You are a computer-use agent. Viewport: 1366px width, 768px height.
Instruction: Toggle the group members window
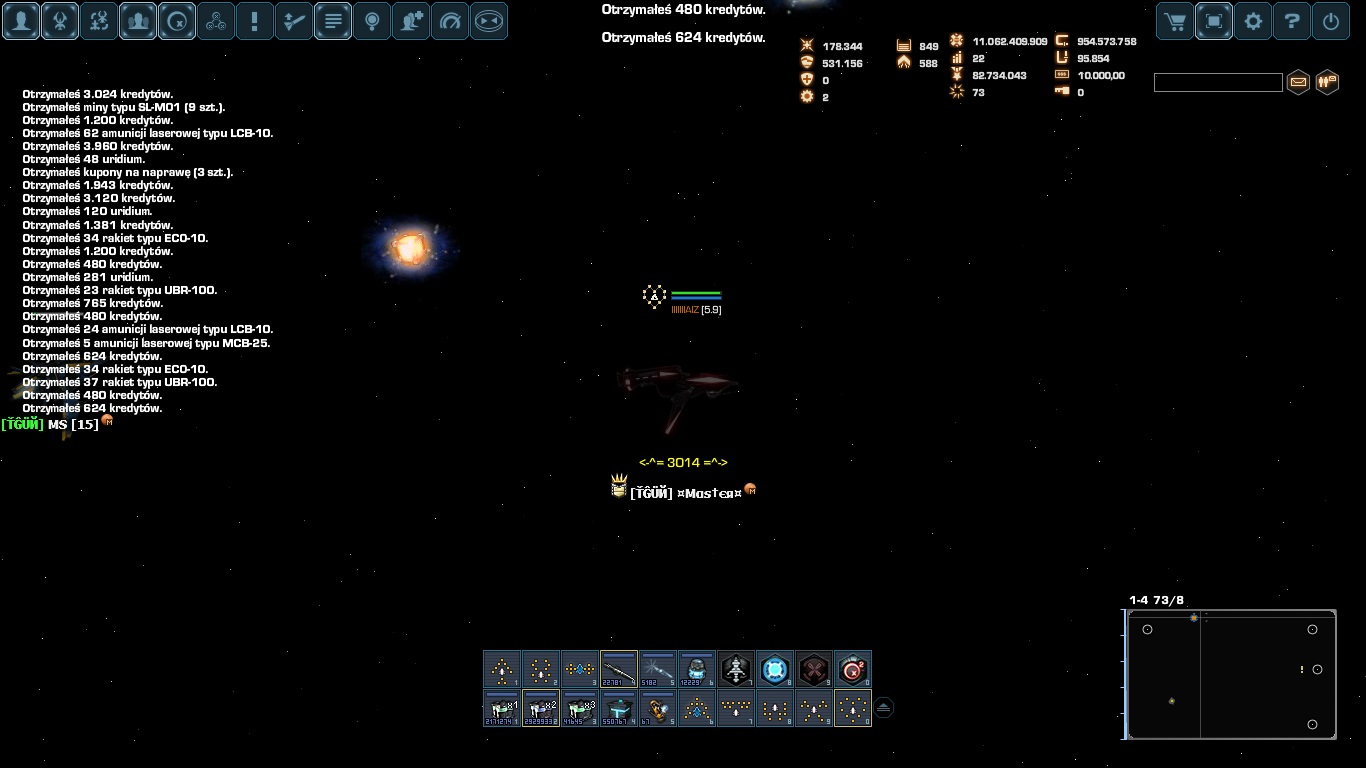pyautogui.click(x=138, y=21)
